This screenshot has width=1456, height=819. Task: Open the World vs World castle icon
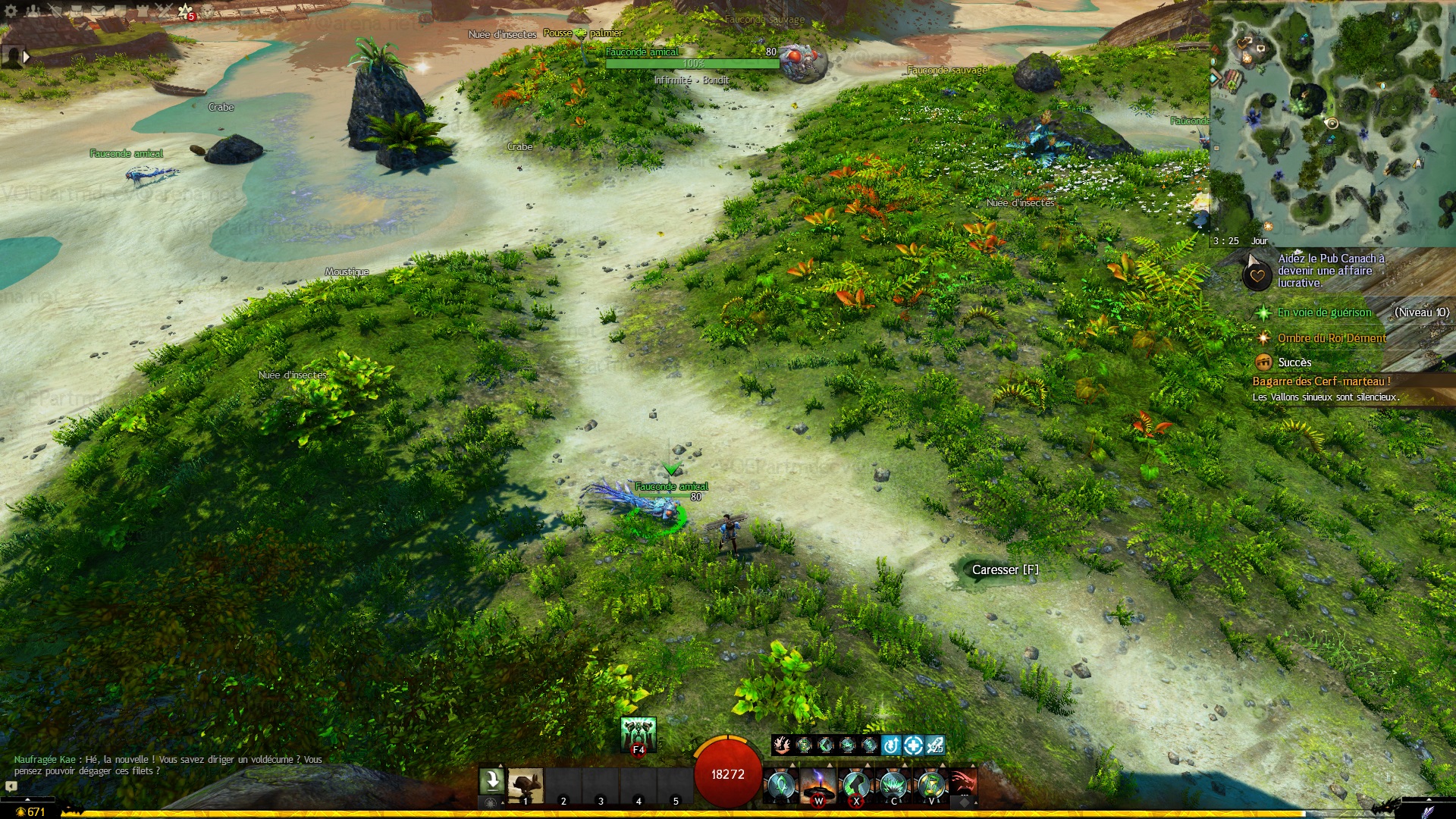pyautogui.click(x=143, y=11)
